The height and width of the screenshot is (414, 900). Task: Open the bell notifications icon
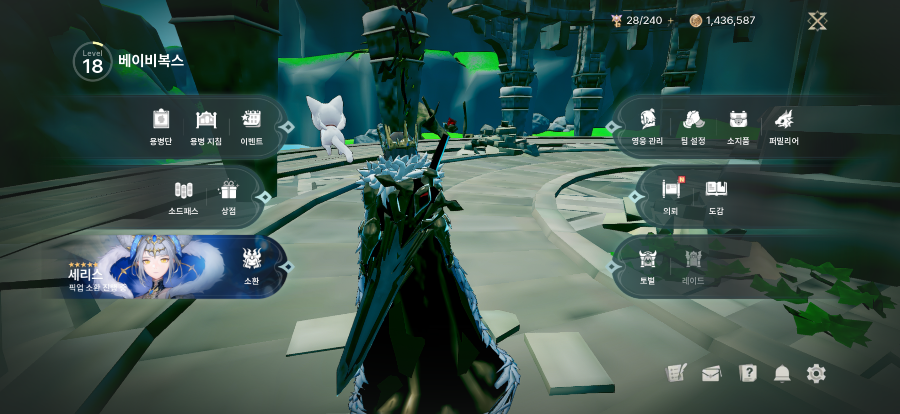[x=782, y=374]
